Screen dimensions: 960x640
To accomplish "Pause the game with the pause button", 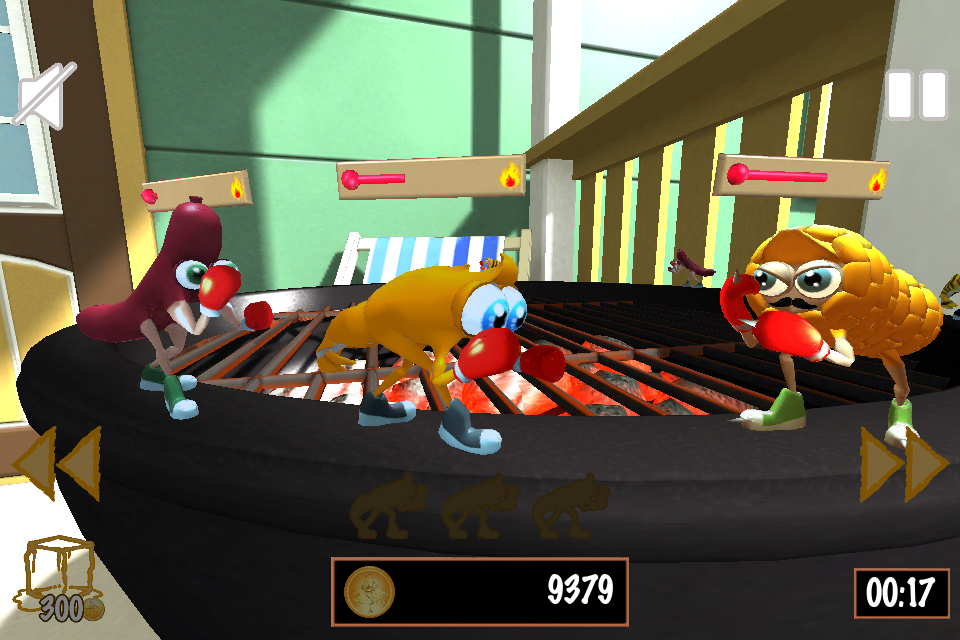I will coord(916,95).
